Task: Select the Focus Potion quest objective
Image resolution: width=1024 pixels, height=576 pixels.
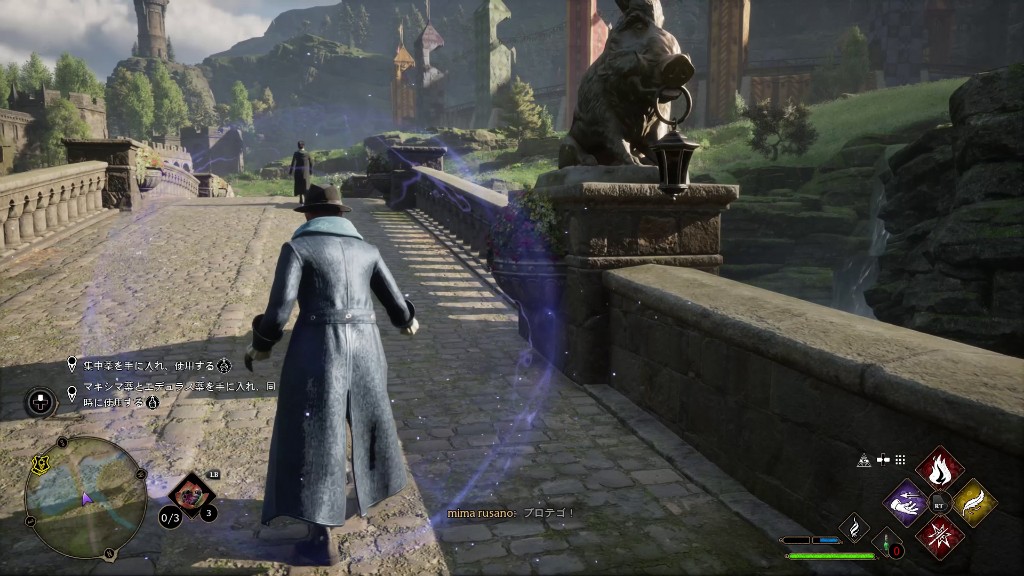Action: (x=150, y=364)
